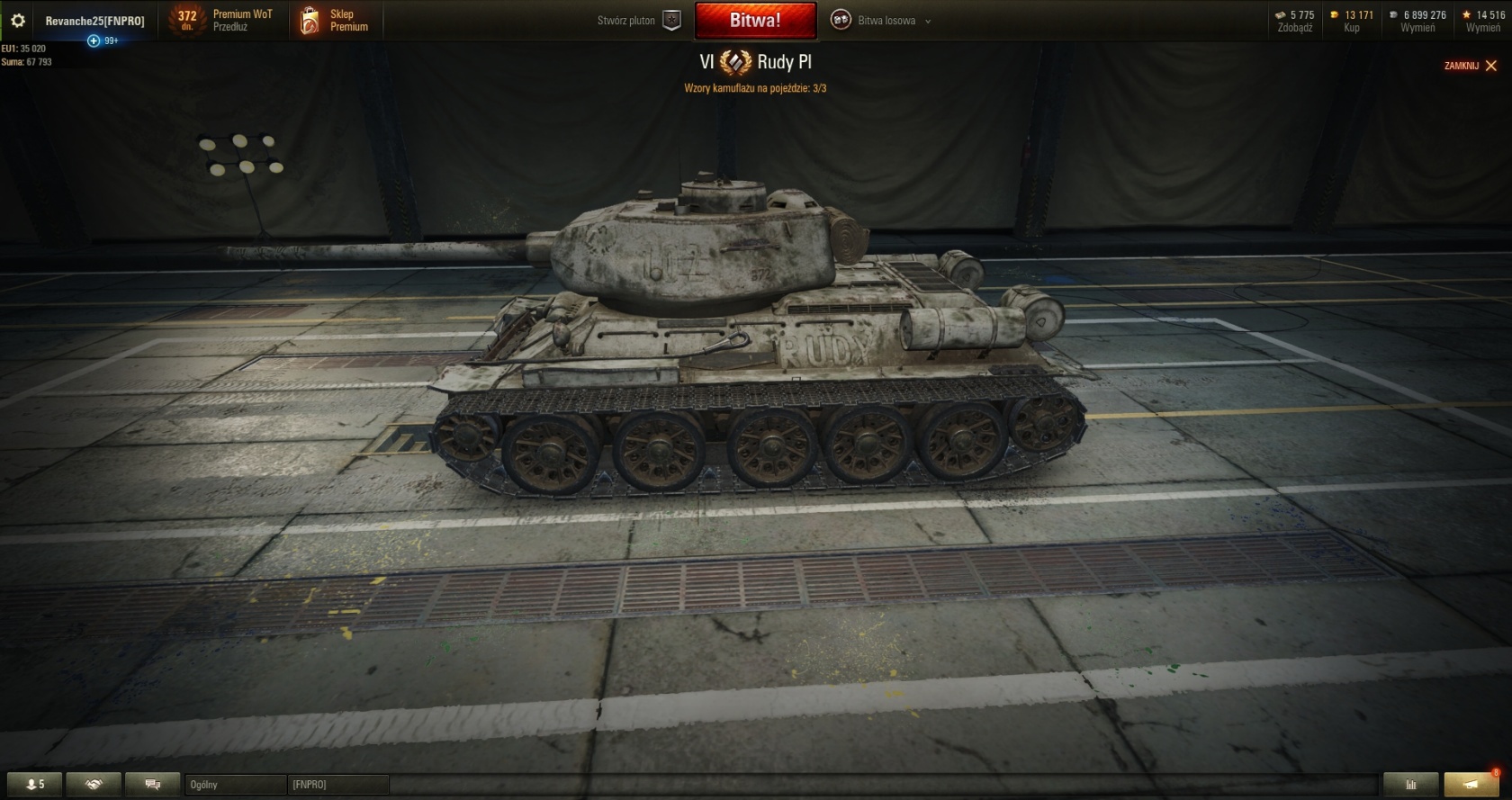This screenshot has height=800, width=1512.
Task: Start the battle with the red Bitwa! button
Action: point(755,21)
